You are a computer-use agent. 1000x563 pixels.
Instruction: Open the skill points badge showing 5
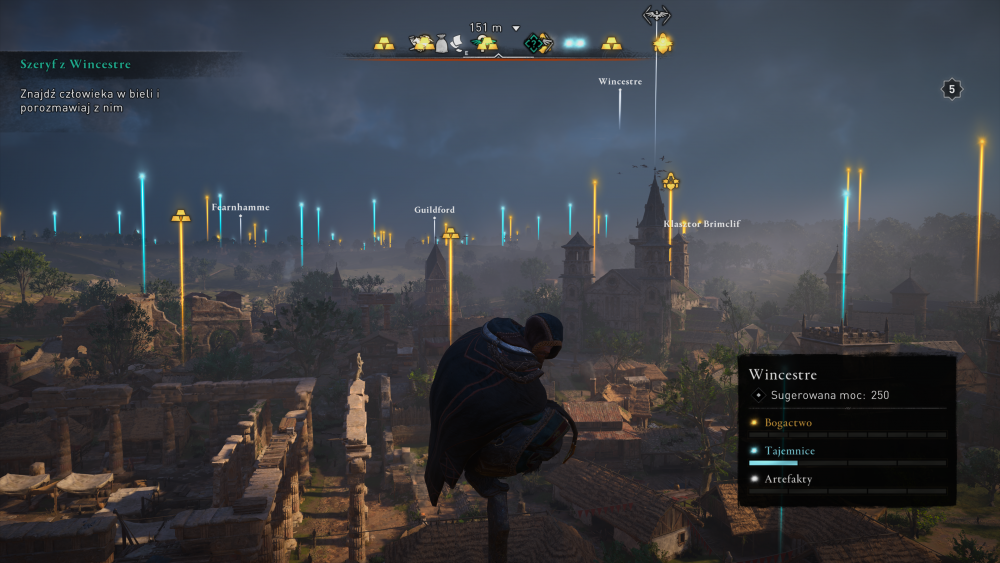[x=952, y=89]
